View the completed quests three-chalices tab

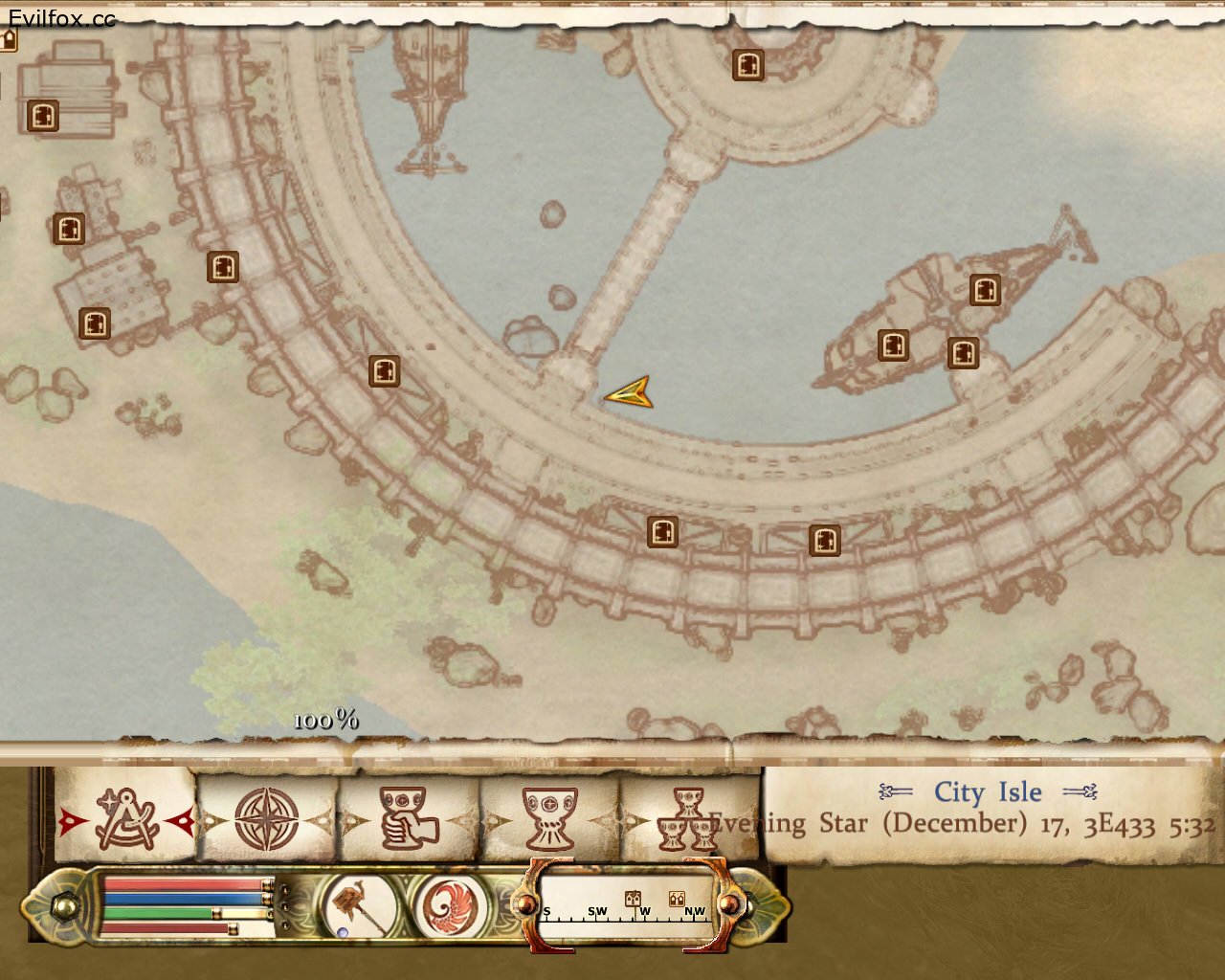688,819
